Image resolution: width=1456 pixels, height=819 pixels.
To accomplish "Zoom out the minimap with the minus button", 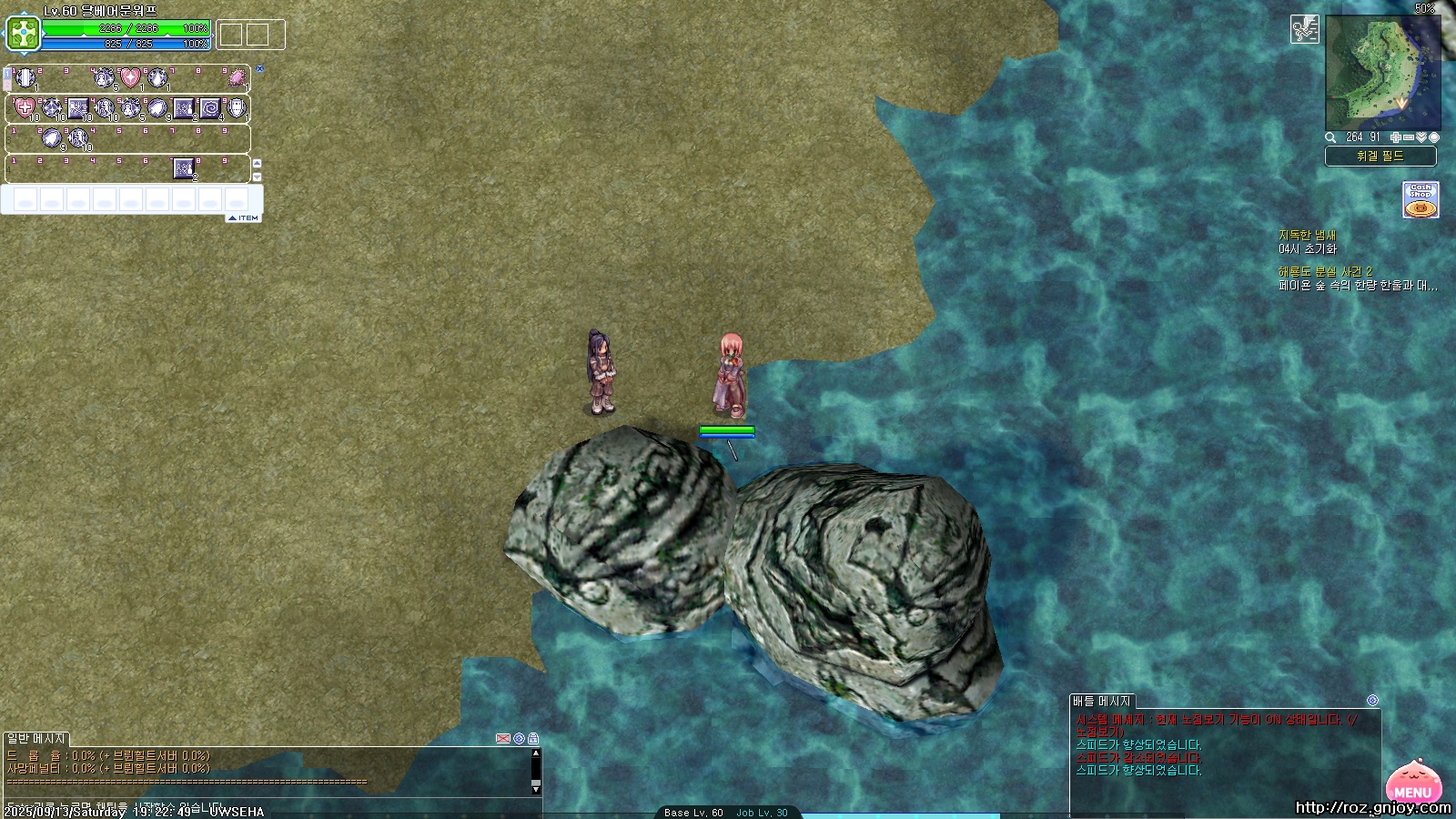I will 1409,137.
